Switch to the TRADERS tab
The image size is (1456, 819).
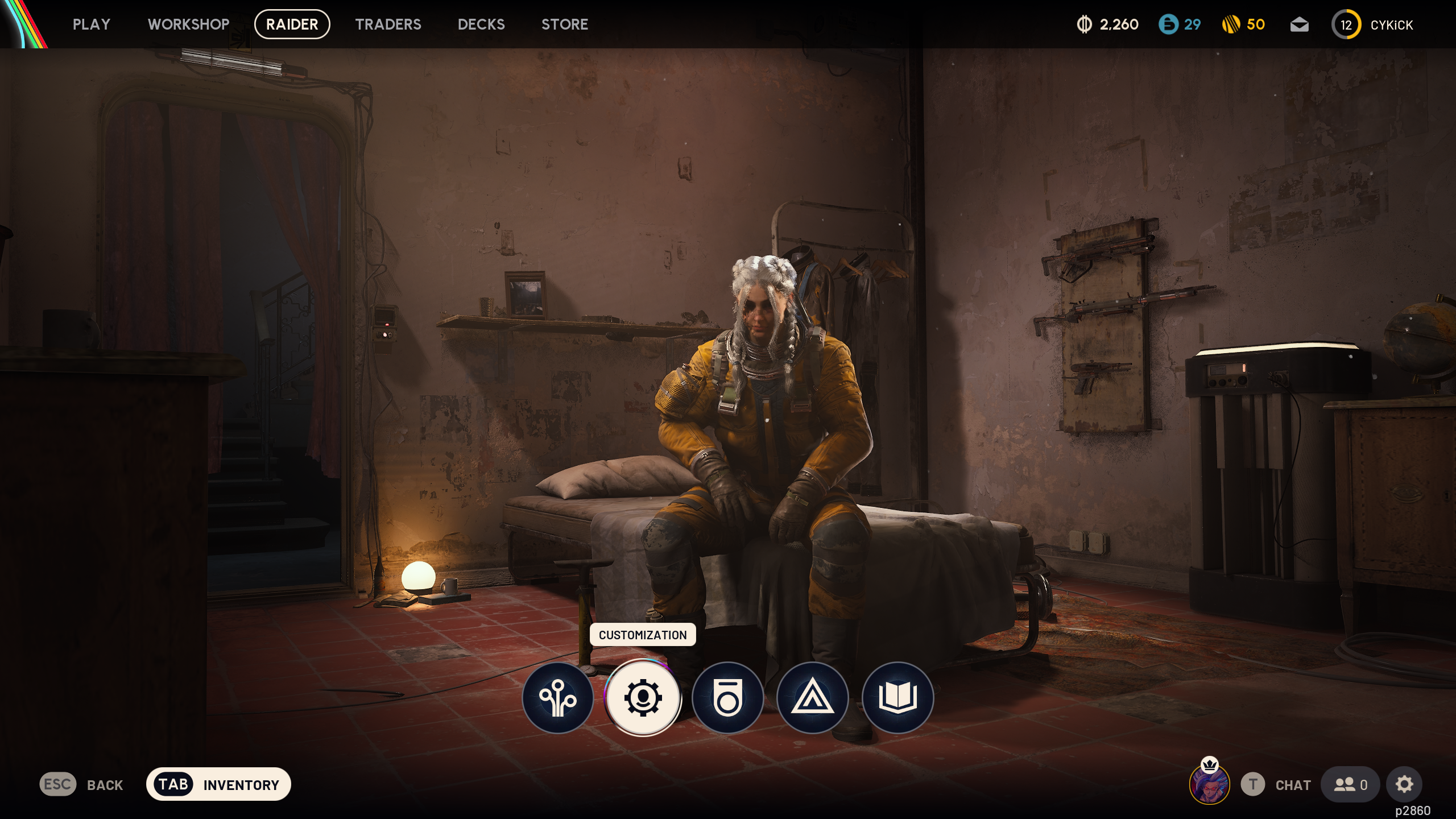(x=388, y=24)
